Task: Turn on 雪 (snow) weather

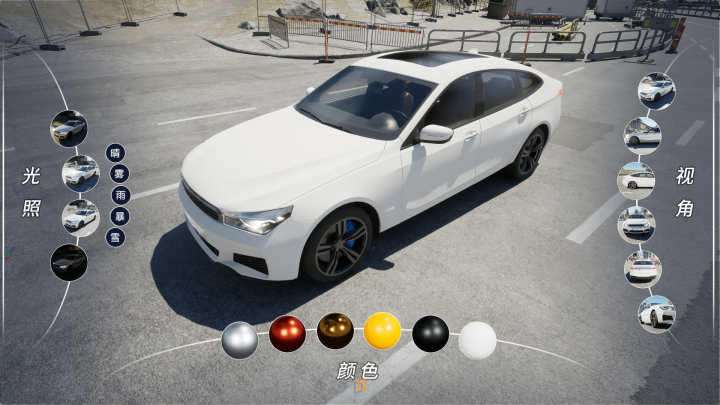Action: [115, 237]
